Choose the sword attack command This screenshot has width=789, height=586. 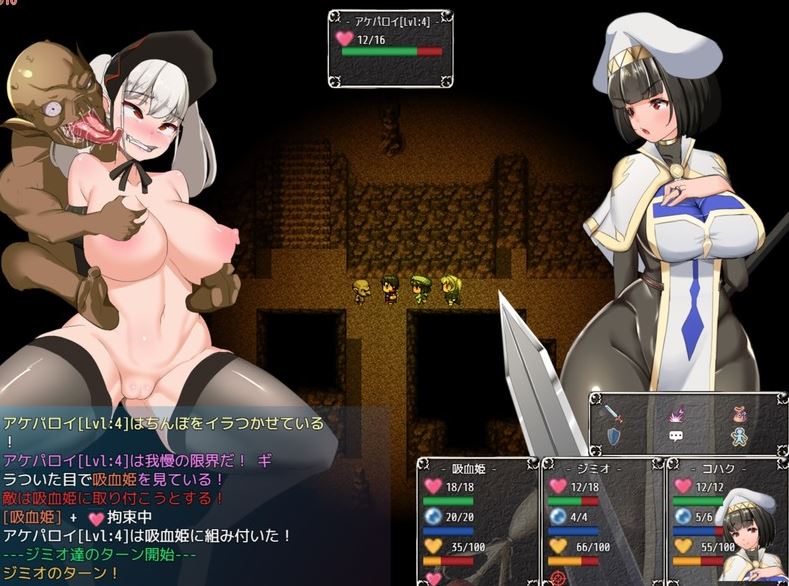[612, 412]
